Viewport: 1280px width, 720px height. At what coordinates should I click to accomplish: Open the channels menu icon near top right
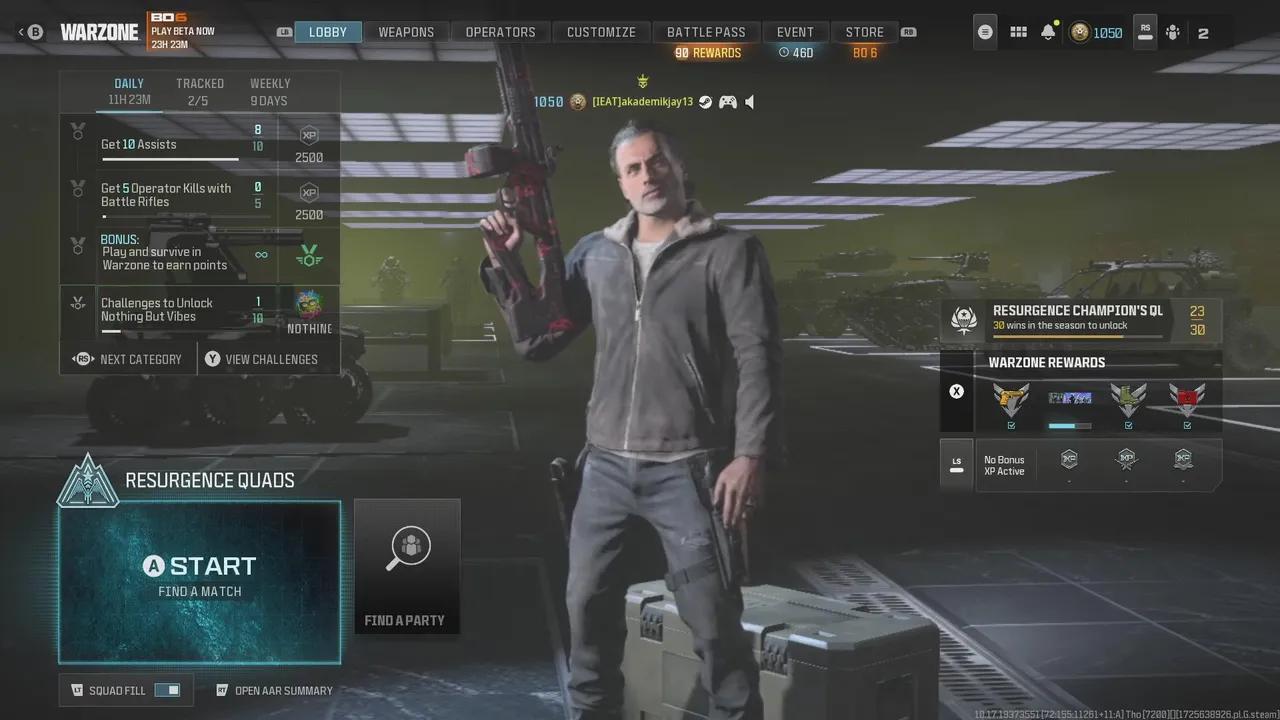[x=985, y=32]
